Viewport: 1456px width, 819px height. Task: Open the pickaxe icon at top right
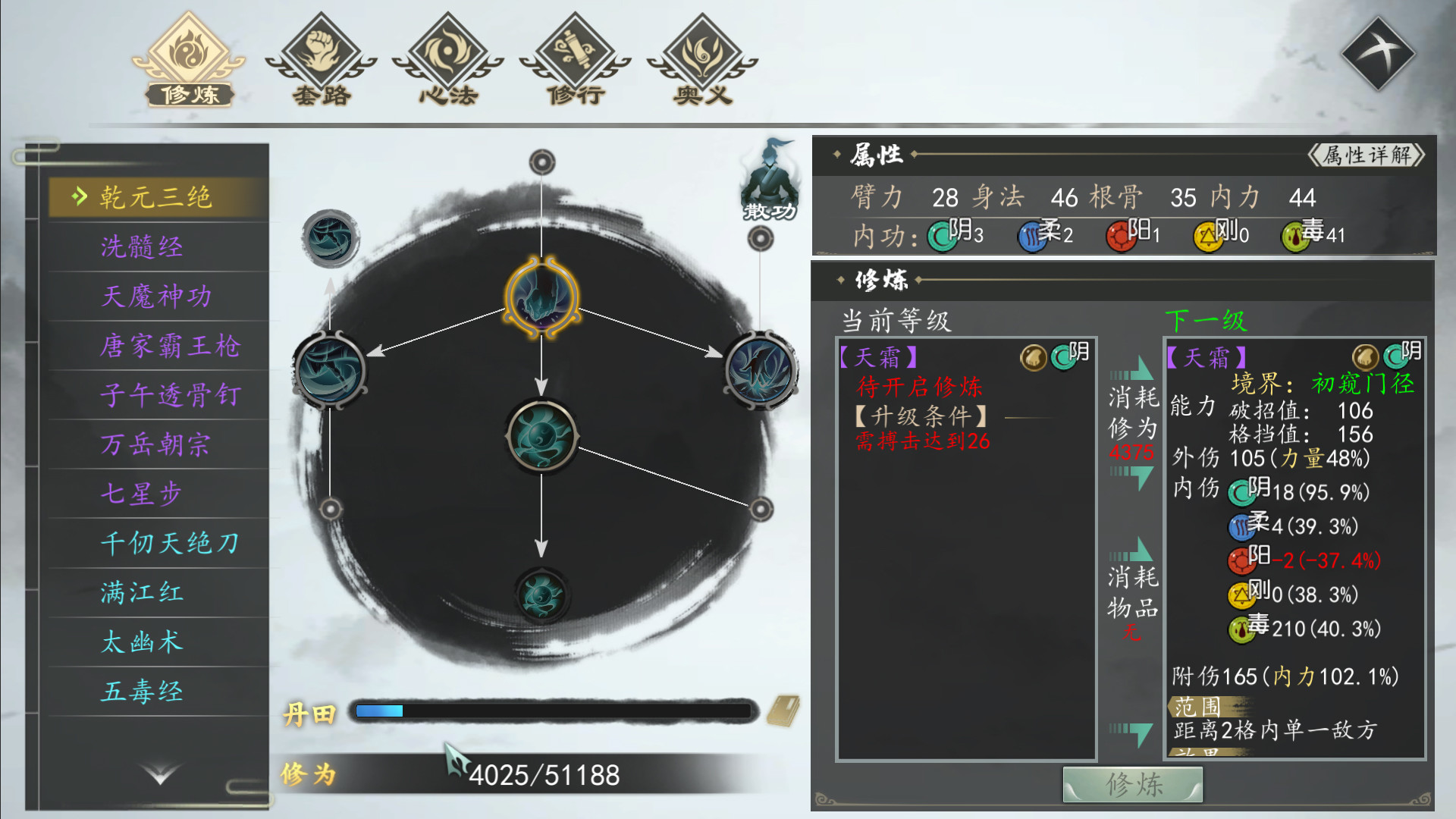click(1379, 52)
